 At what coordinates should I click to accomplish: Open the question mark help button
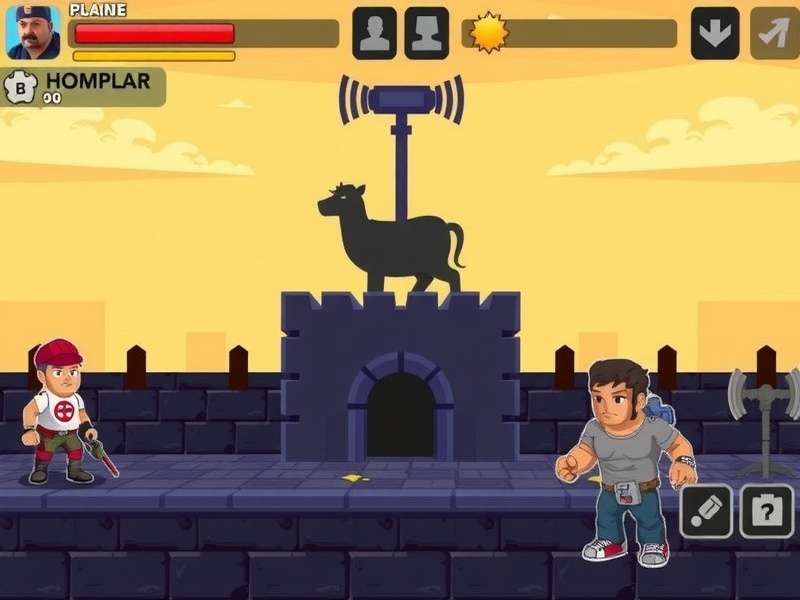point(766,511)
